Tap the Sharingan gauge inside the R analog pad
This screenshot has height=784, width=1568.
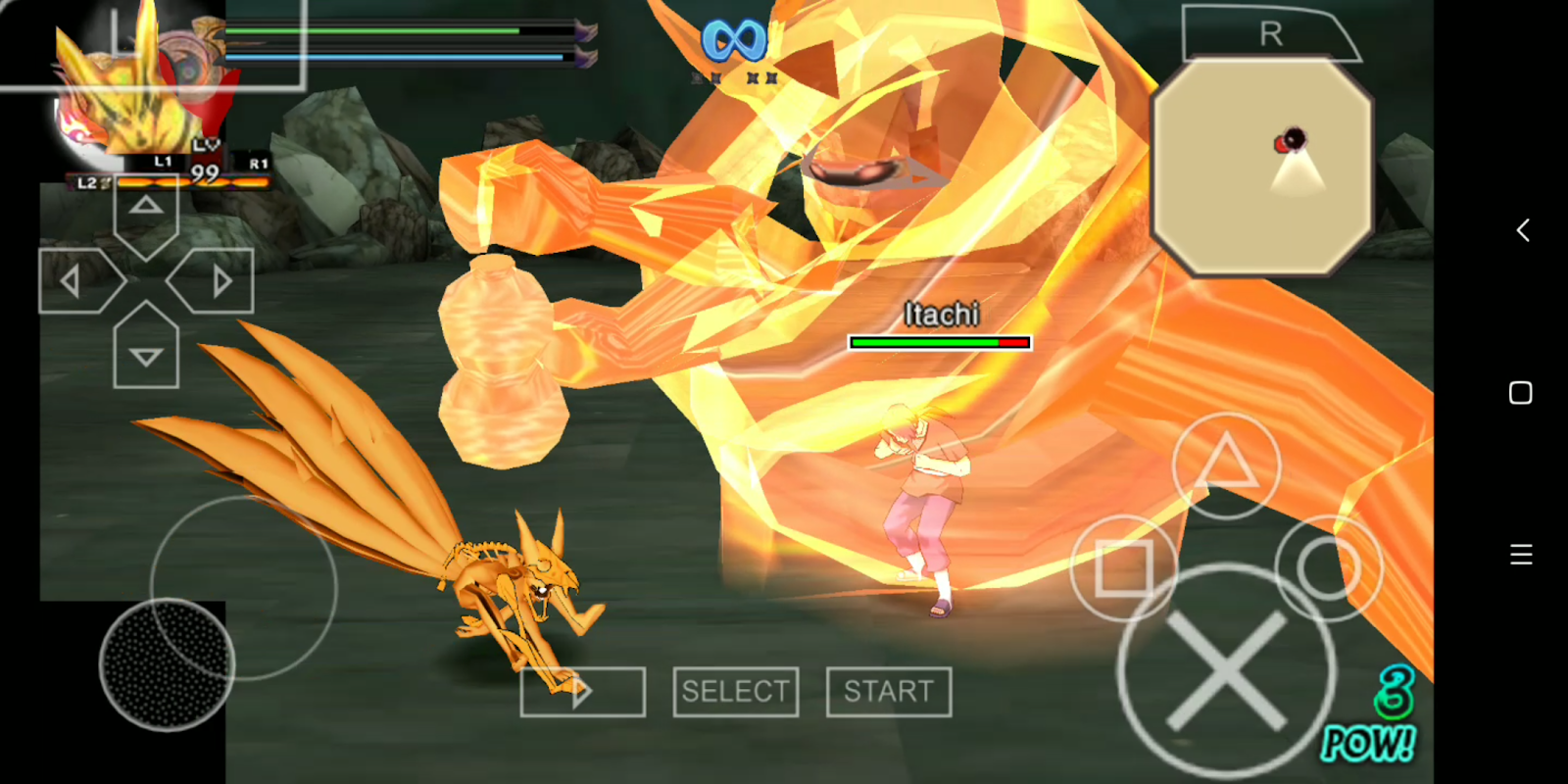click(x=1292, y=137)
